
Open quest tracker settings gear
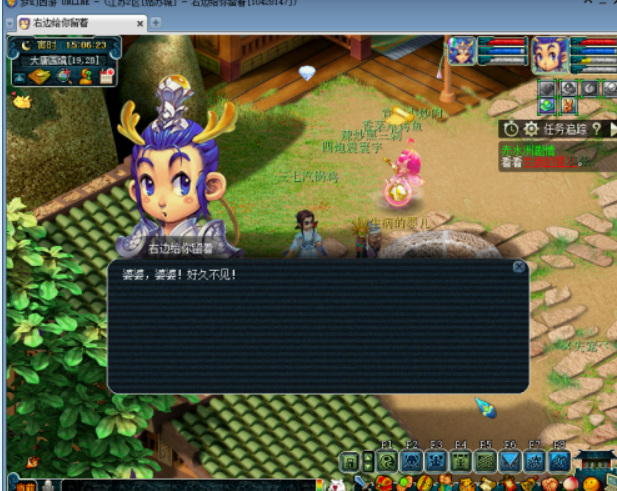(x=531, y=129)
